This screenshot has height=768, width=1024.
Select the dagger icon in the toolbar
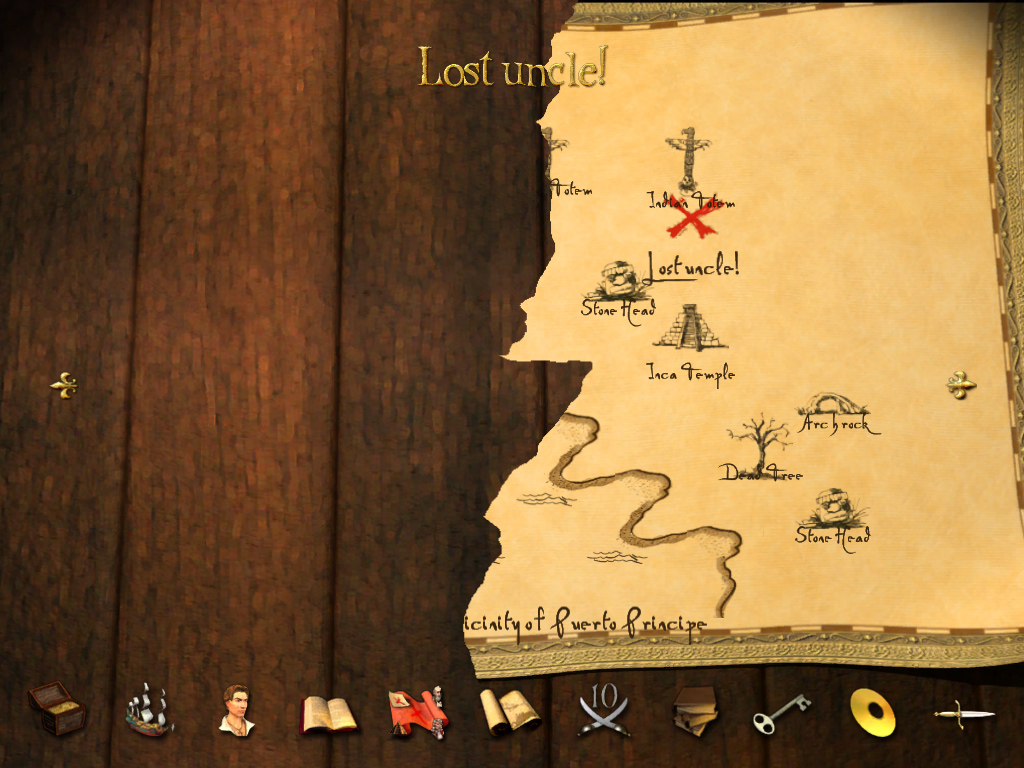[963, 713]
